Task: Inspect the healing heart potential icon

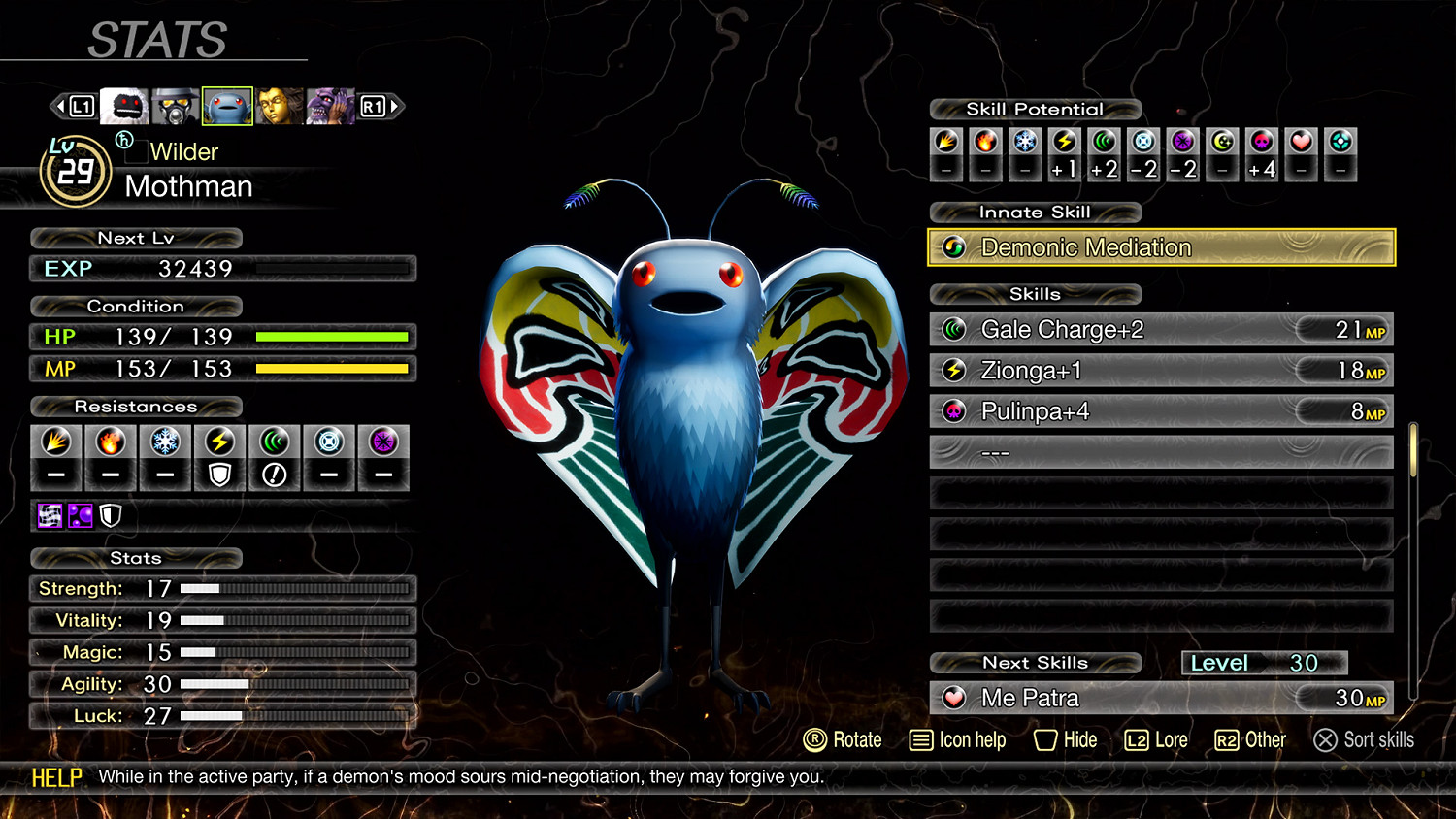Action: point(1301,142)
